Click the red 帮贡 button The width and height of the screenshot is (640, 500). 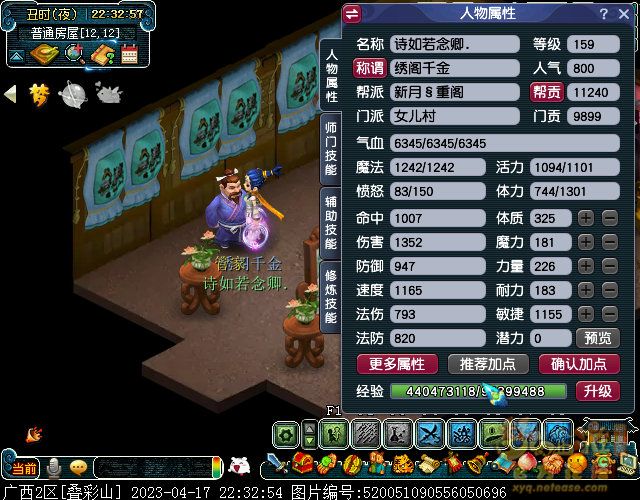[547, 92]
